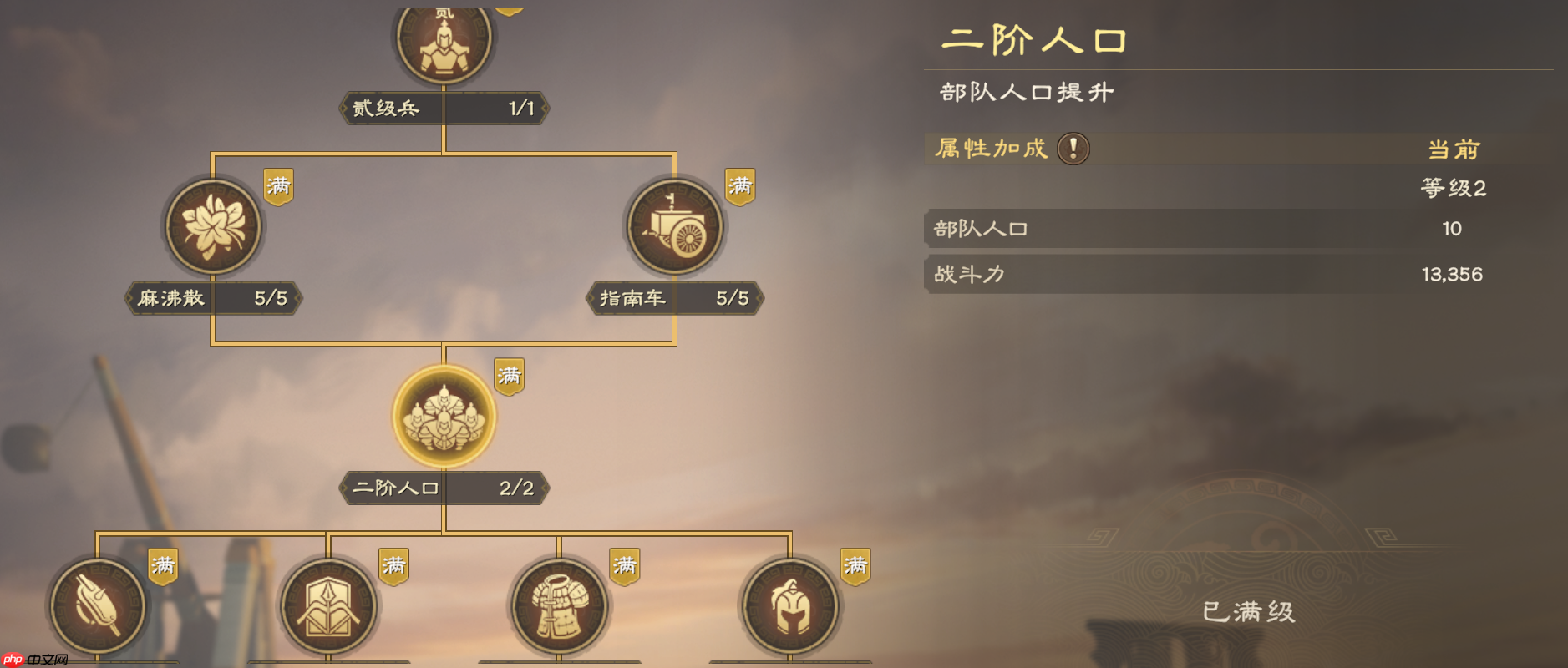Click the 战斗力 value 13,356
The width and height of the screenshot is (1568, 668).
click(1453, 274)
